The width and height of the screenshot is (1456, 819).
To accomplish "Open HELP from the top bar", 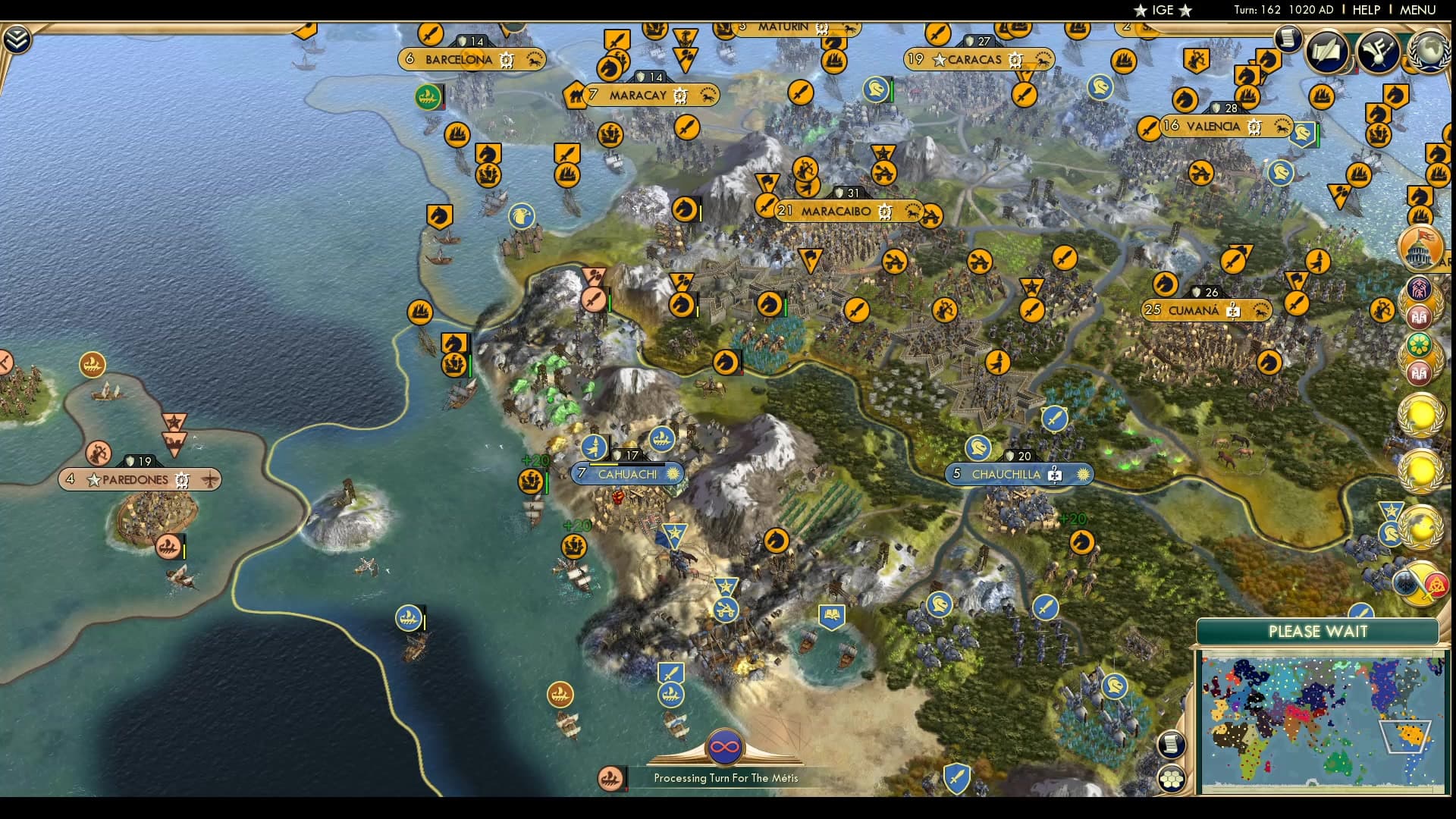I will point(1367,10).
